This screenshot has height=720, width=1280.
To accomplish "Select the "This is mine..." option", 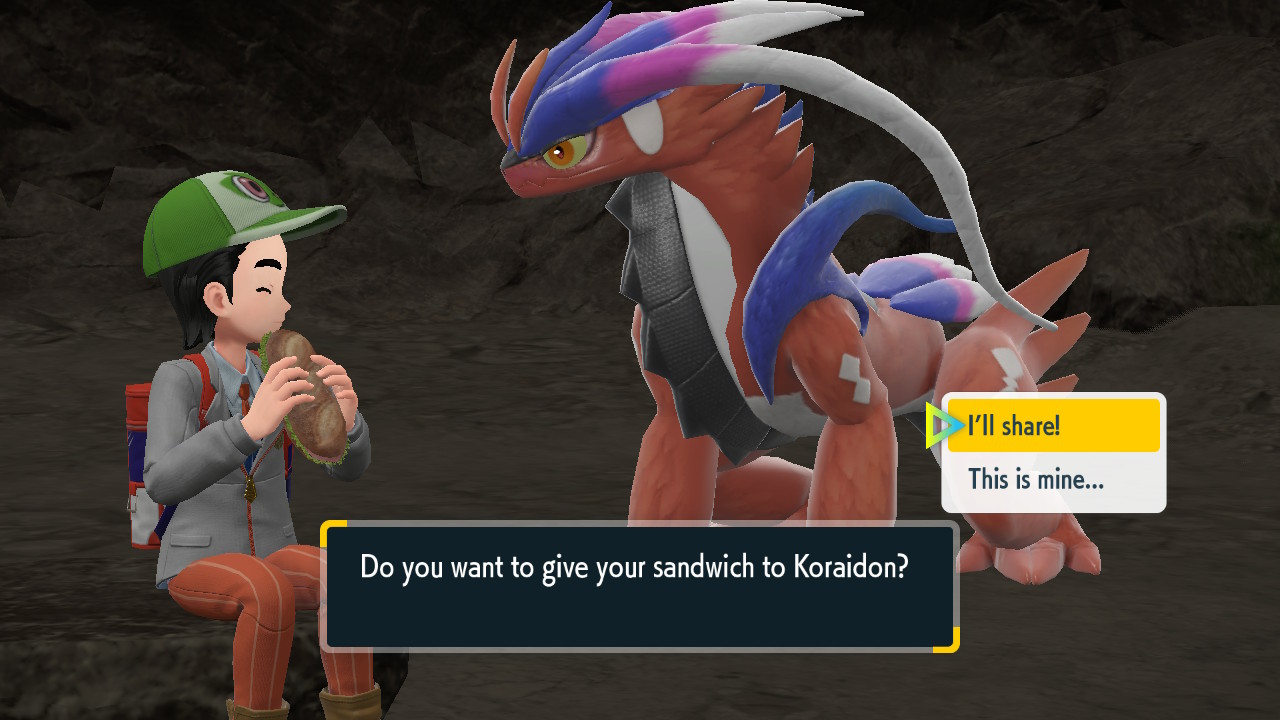I will click(x=1053, y=480).
